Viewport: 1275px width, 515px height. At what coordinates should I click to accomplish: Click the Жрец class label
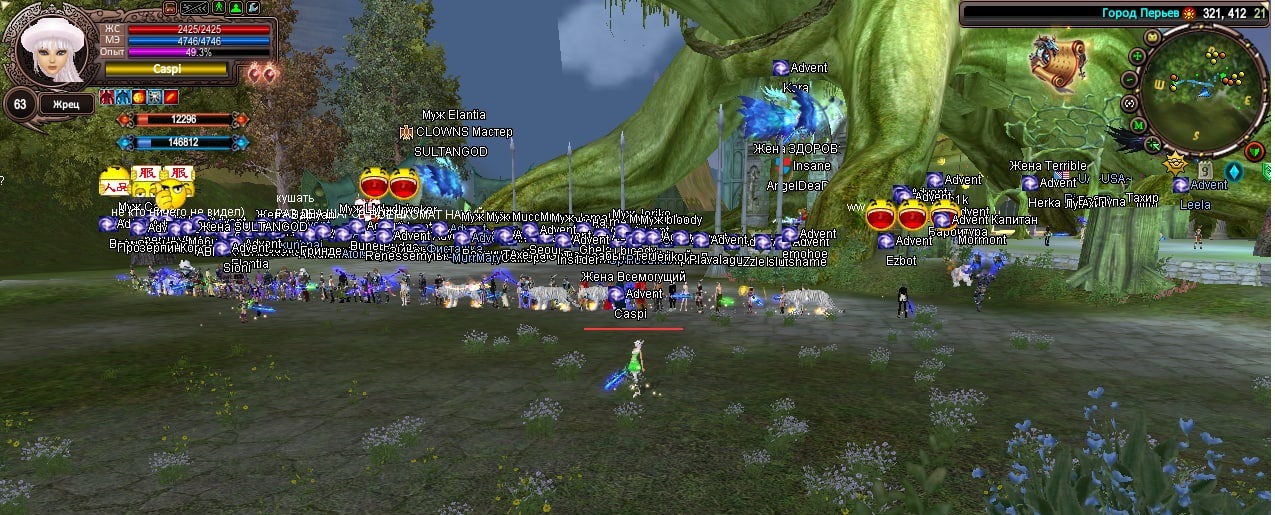tap(67, 104)
